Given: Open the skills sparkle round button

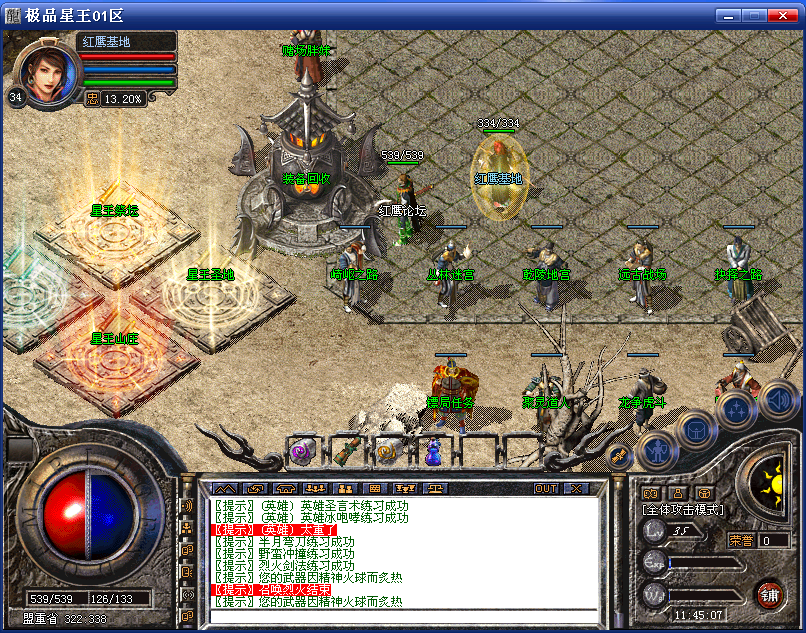Looking at the screenshot, I should click(735, 410).
